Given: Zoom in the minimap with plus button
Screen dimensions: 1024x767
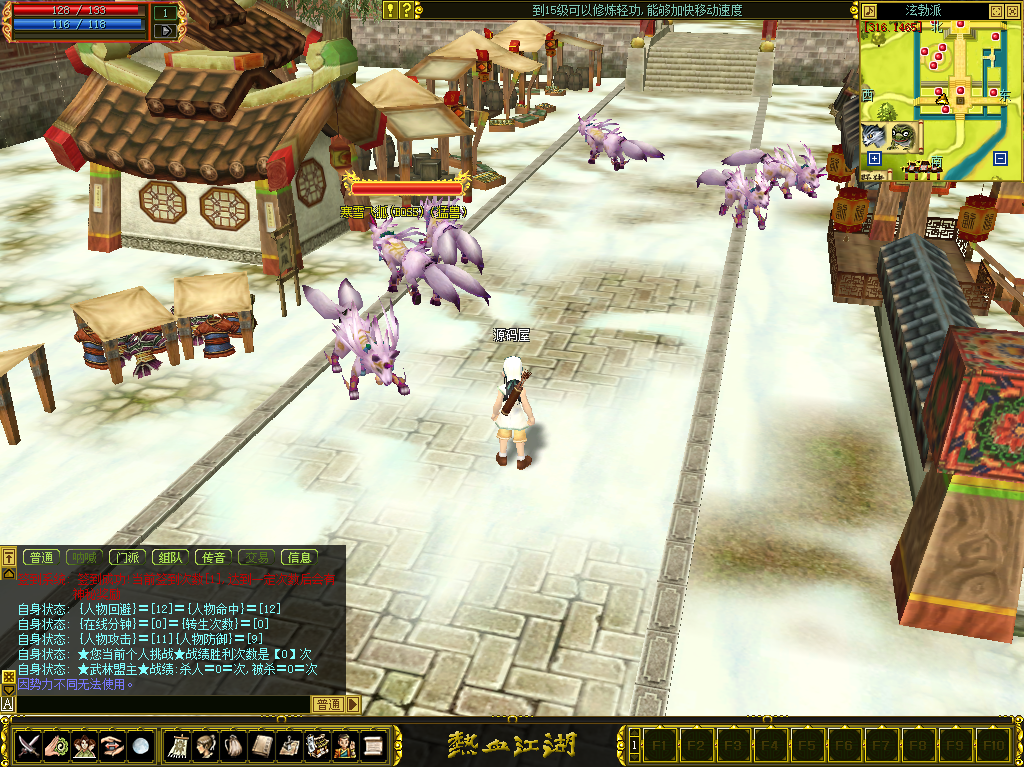Looking at the screenshot, I should (874, 159).
